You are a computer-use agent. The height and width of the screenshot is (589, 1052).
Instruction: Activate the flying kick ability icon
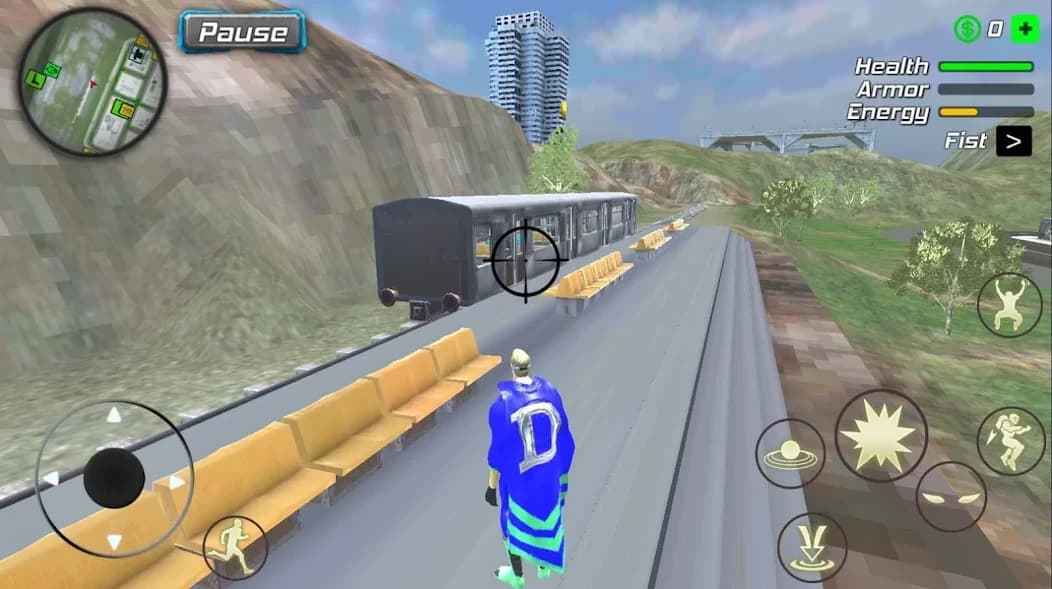pos(1010,441)
